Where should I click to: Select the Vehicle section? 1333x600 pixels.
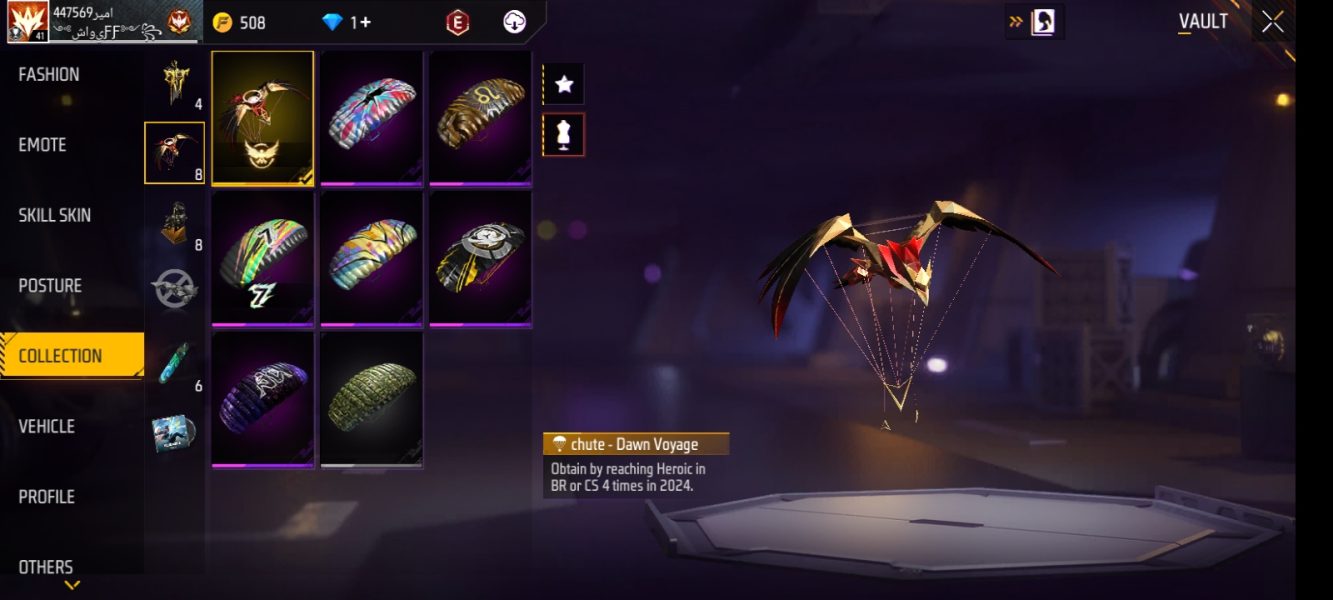coord(46,426)
